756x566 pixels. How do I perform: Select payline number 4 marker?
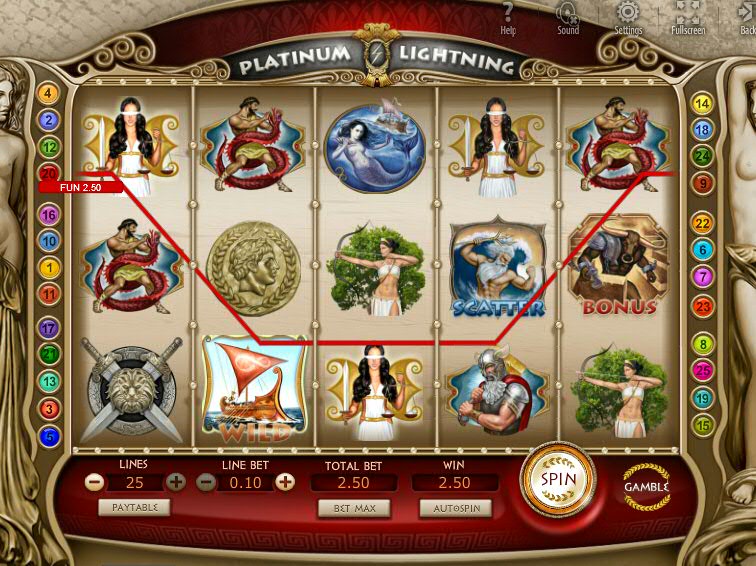click(48, 93)
